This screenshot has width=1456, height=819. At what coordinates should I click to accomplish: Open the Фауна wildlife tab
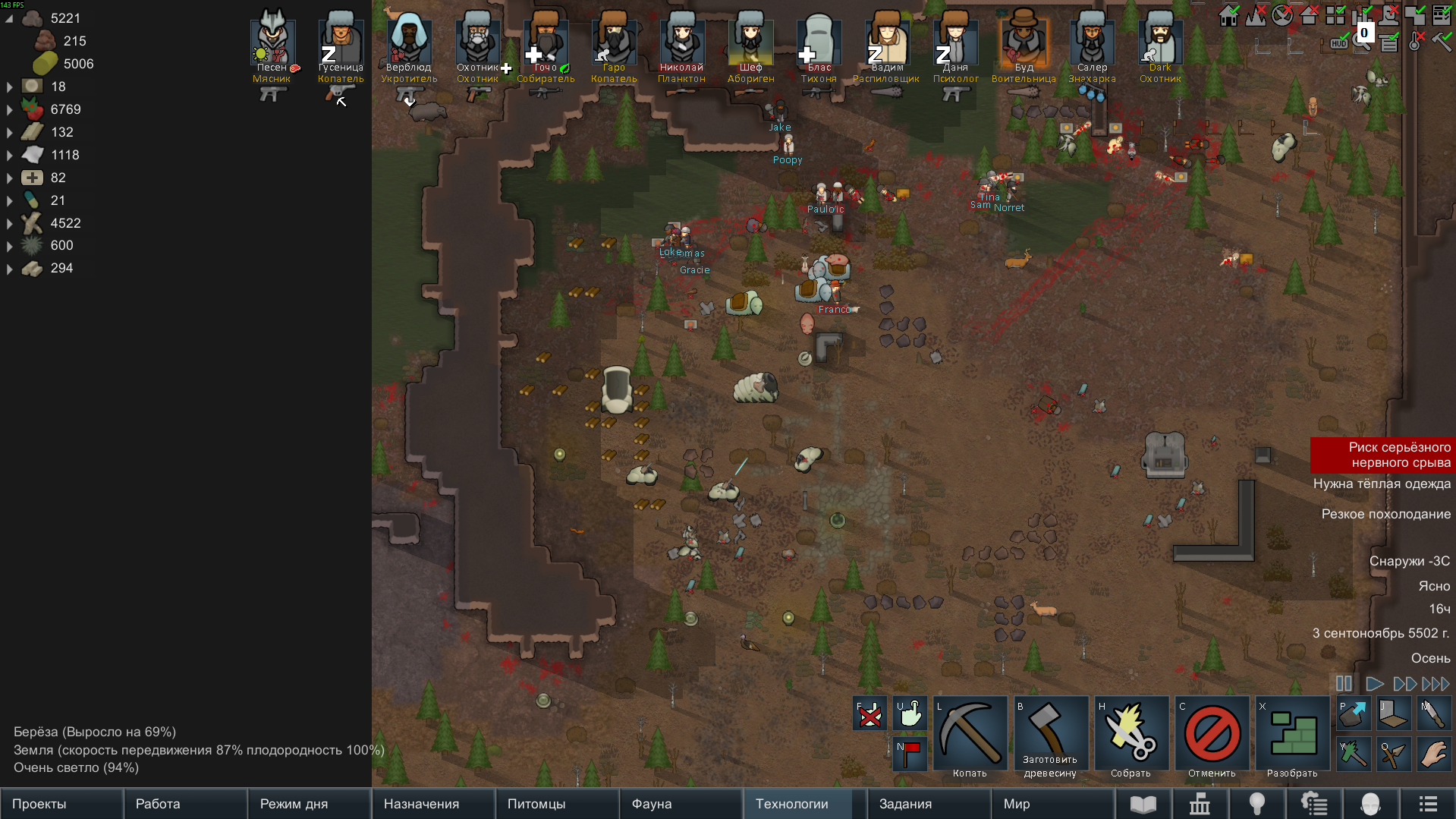click(681, 804)
